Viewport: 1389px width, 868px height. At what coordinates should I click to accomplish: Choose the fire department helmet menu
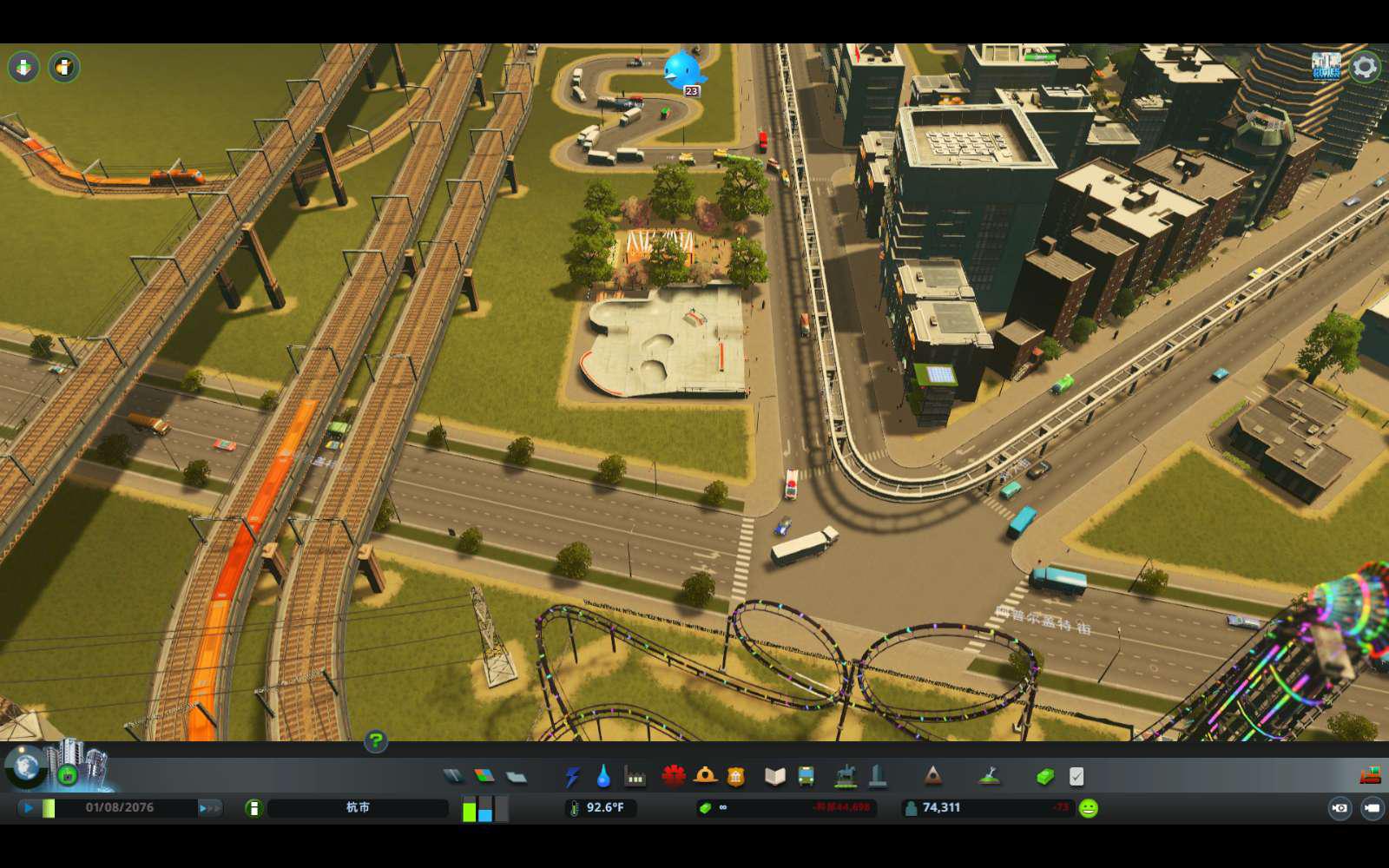point(705,776)
